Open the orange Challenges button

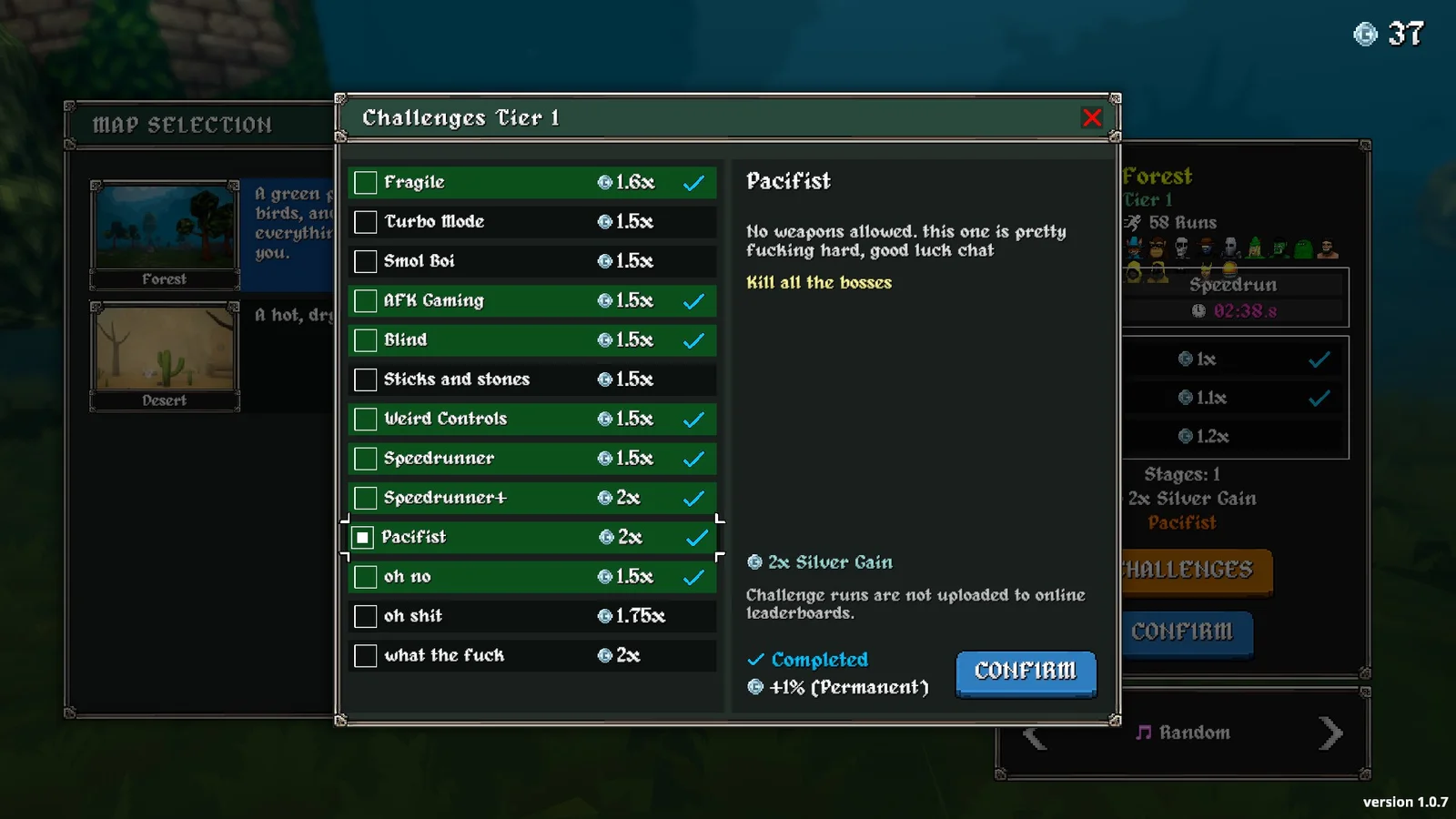1193,571
